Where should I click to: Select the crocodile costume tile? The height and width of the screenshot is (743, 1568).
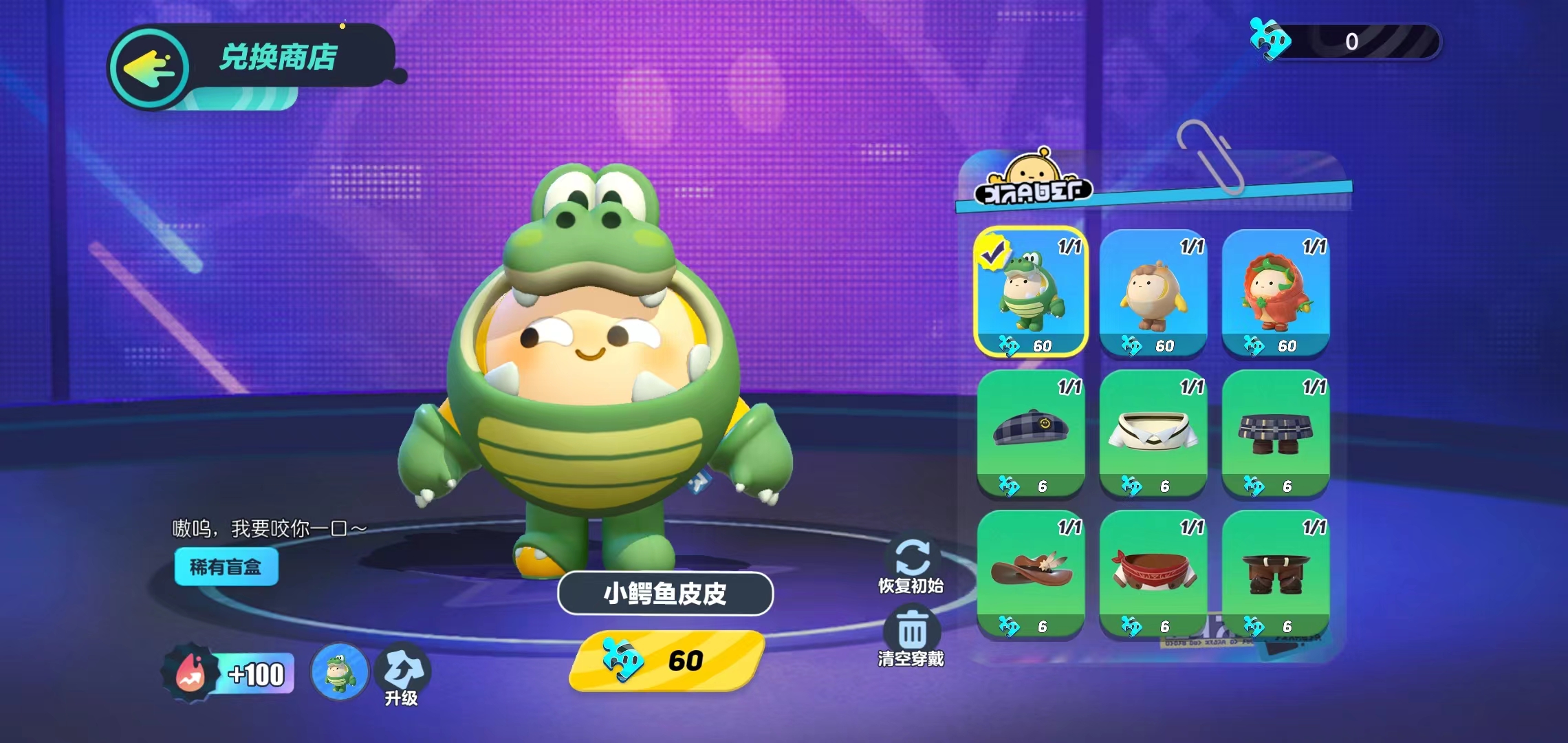(x=1030, y=292)
